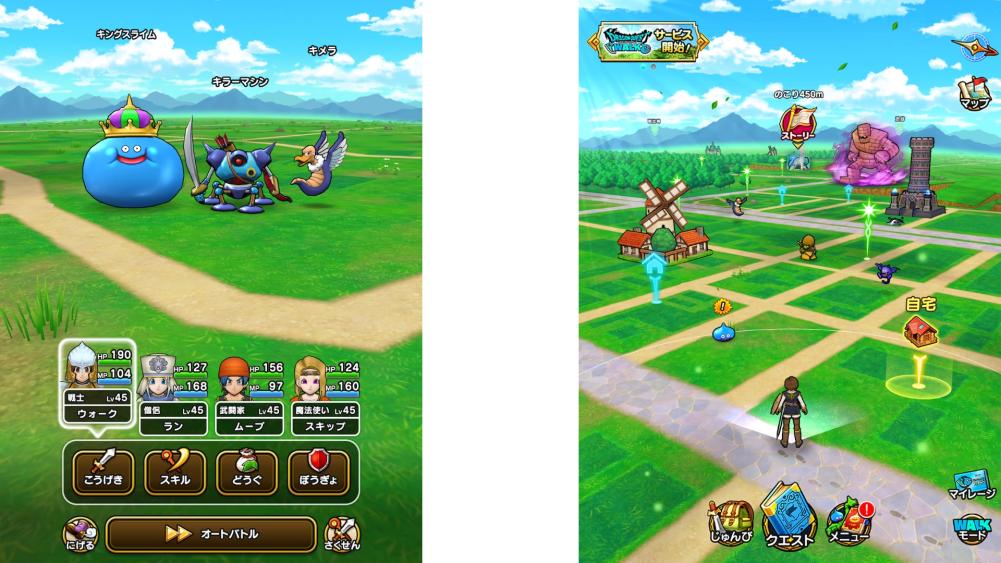The height and width of the screenshot is (563, 1001).
Task: Toggle WALK モード
Action: point(972,531)
